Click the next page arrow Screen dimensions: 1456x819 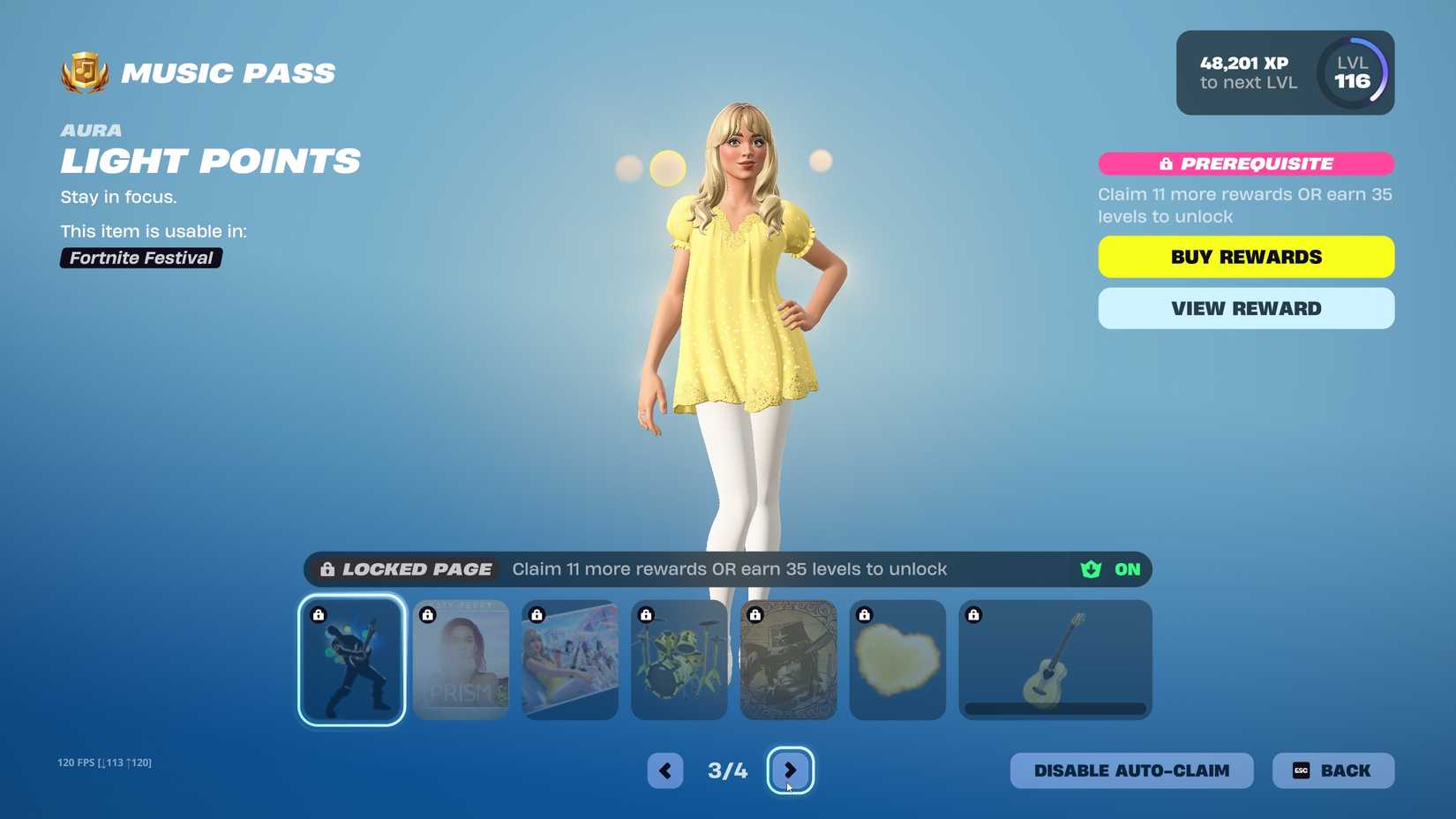coord(791,770)
